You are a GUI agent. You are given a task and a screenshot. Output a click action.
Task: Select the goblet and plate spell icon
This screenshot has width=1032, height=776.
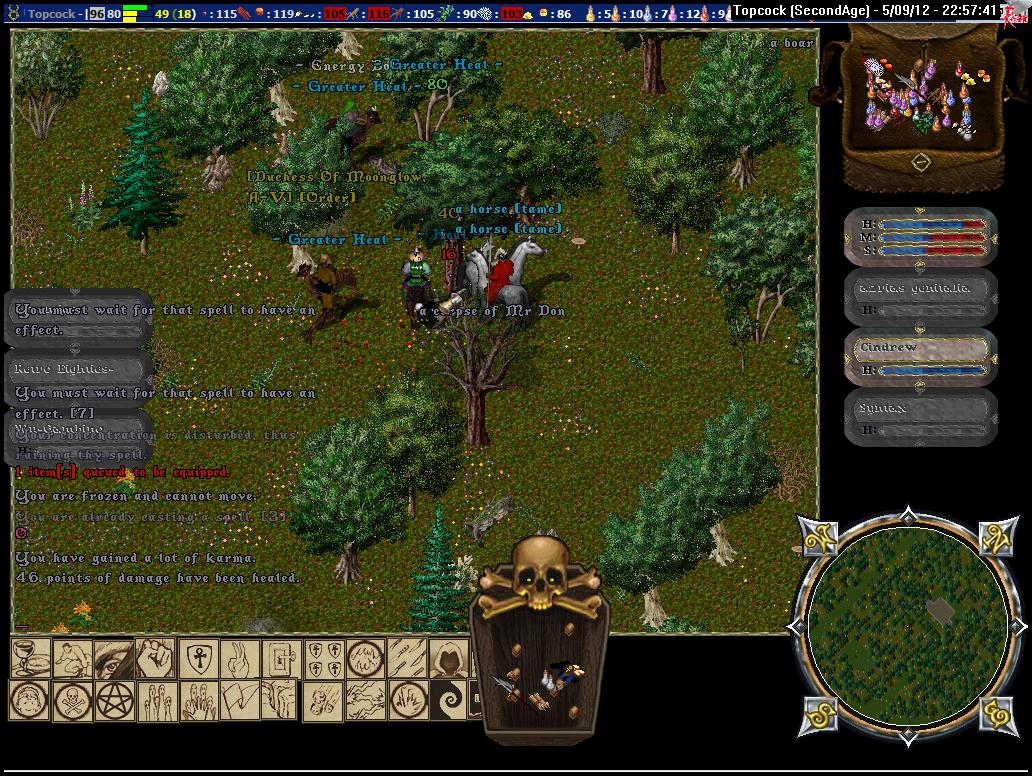[x=30, y=658]
